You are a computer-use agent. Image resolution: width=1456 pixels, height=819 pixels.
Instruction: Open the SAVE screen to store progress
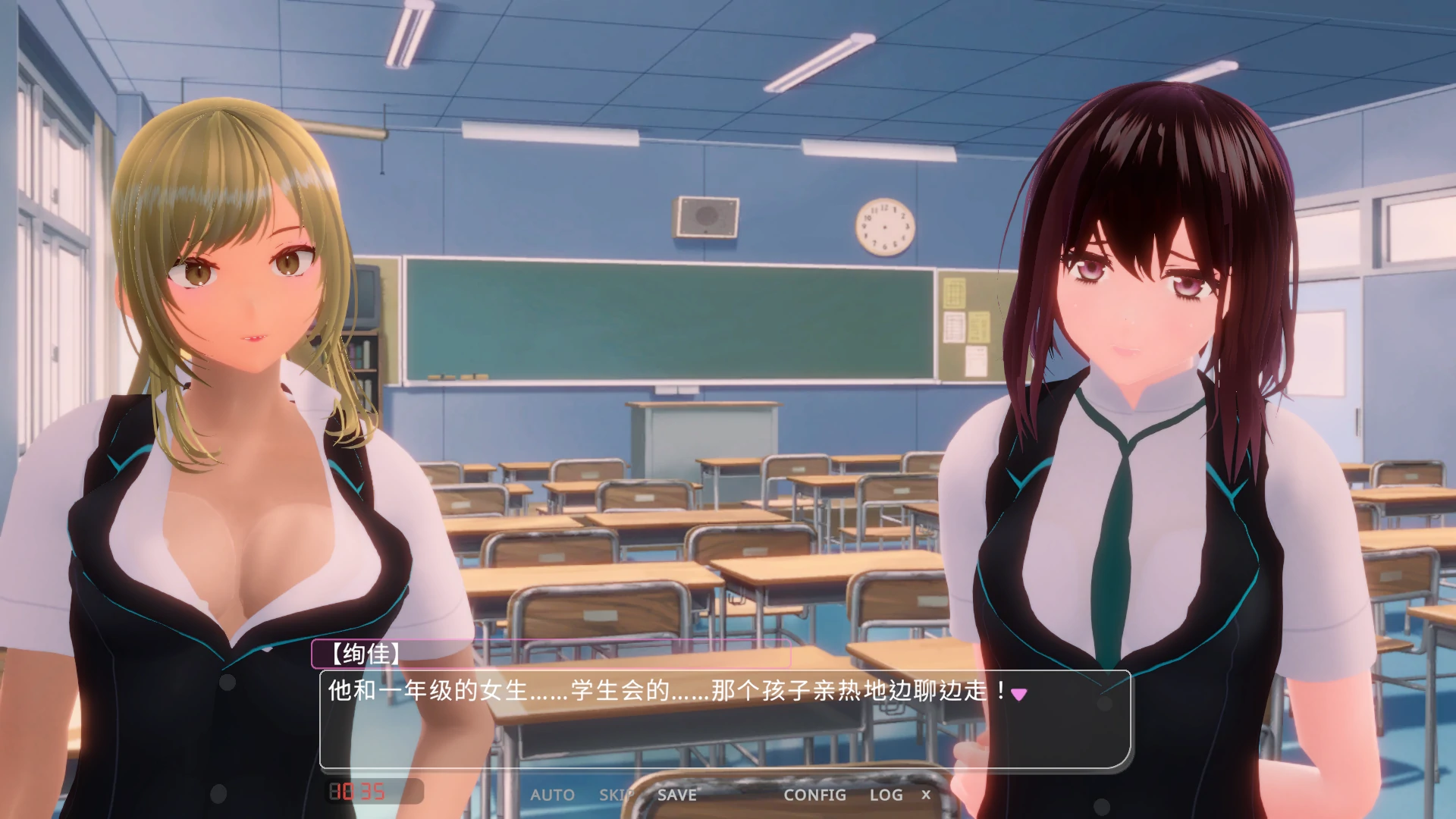tap(676, 795)
